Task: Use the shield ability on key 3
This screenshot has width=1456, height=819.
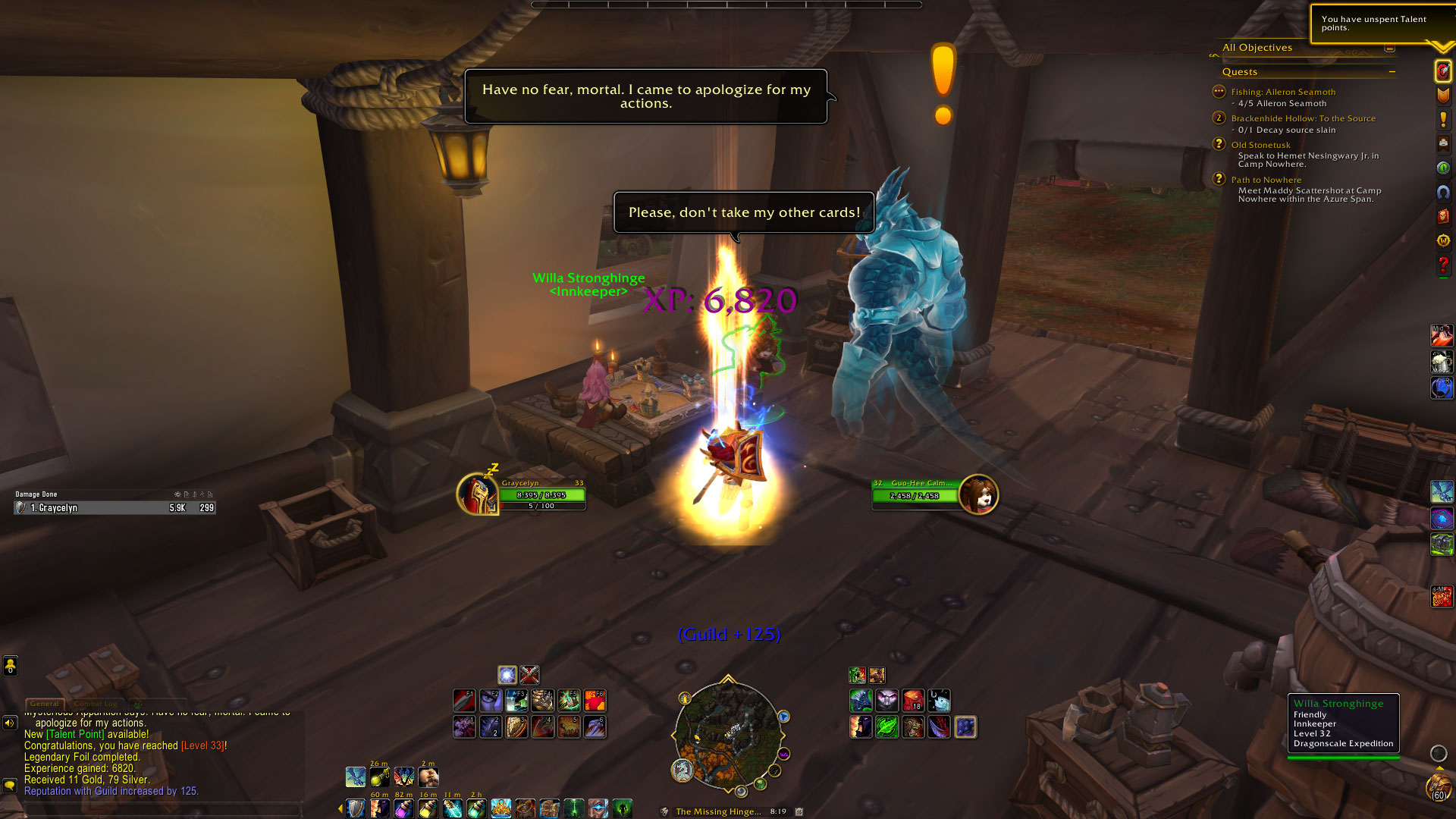Action: tap(516, 726)
